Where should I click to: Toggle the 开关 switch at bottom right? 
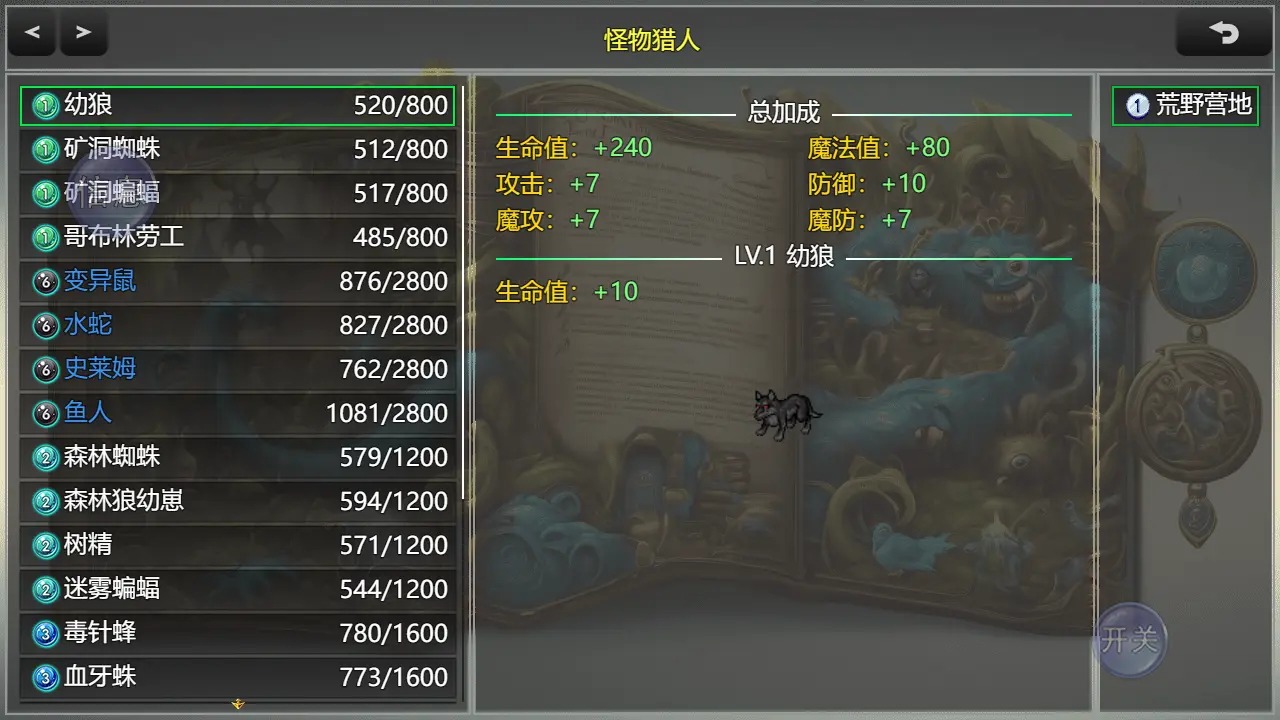pos(1132,641)
